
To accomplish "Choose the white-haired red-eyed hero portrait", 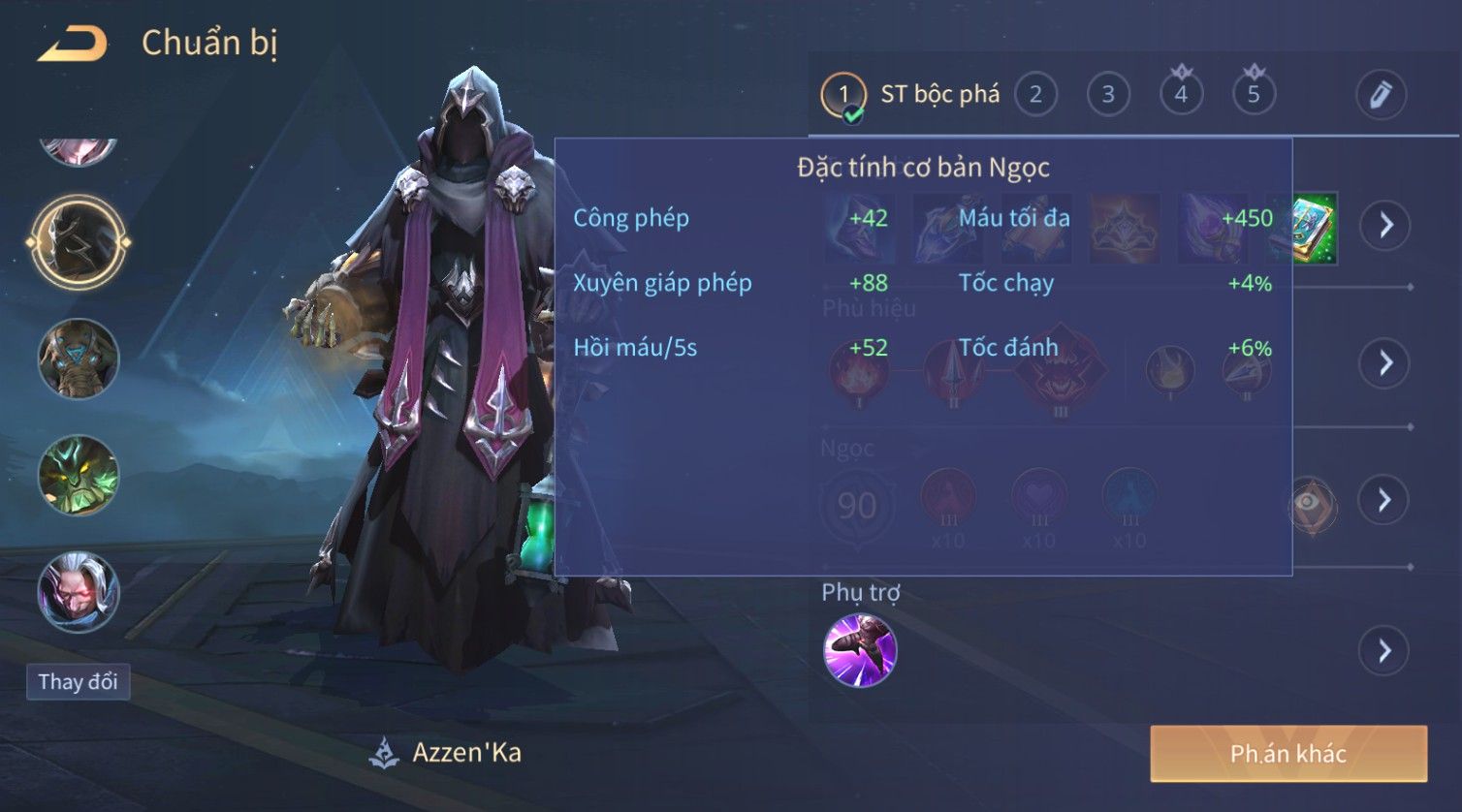I will point(79,591).
